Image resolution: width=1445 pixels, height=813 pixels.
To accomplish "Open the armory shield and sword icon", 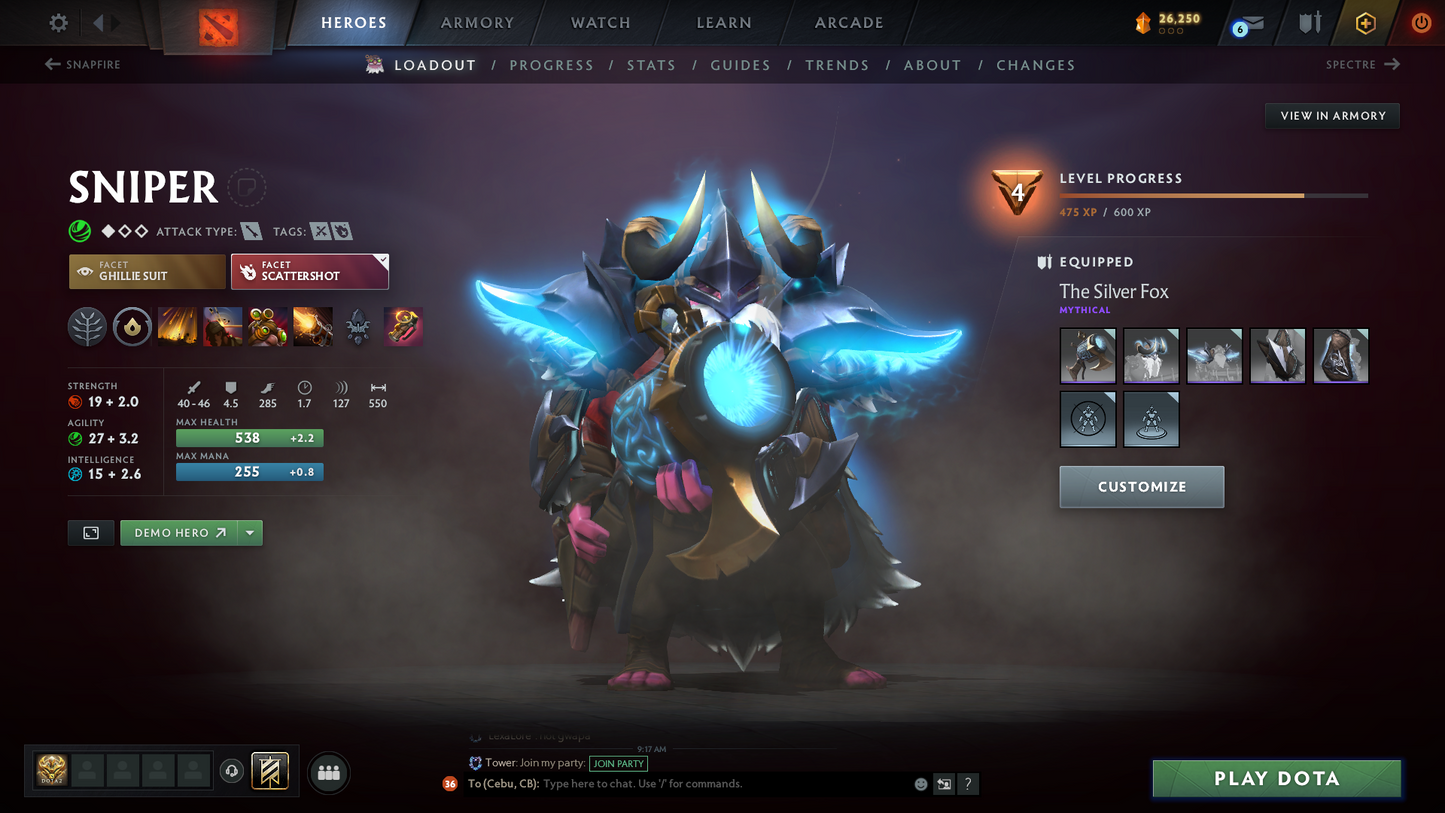I will click(1309, 22).
